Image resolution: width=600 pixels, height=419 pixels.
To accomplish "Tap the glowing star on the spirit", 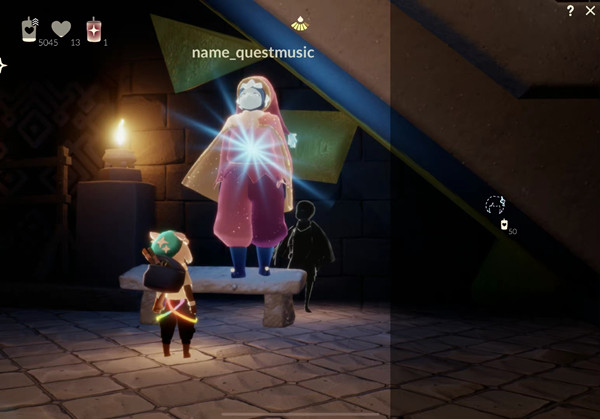I will coord(250,152).
